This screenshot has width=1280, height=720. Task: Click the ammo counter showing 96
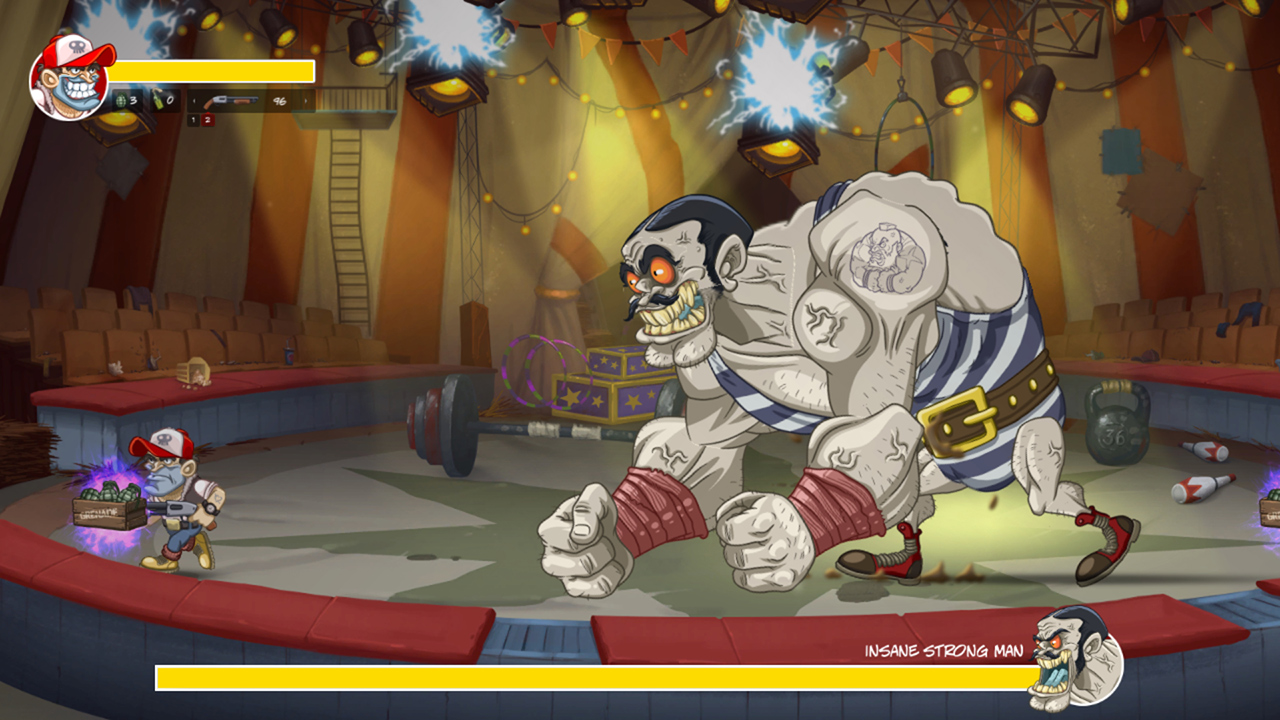[282, 101]
